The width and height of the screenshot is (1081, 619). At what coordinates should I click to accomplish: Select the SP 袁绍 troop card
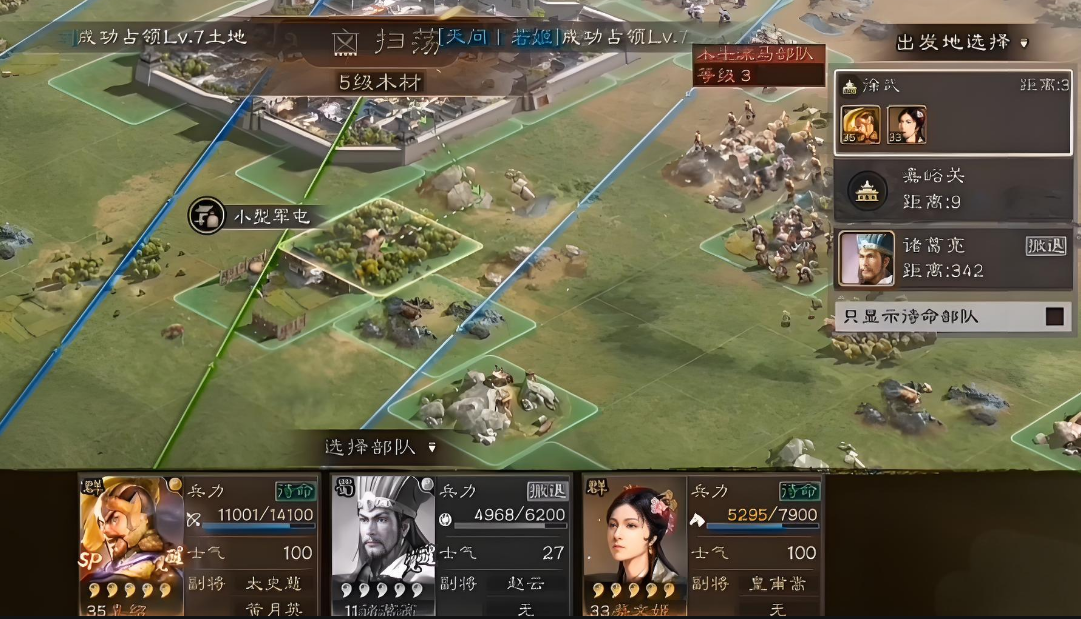198,544
